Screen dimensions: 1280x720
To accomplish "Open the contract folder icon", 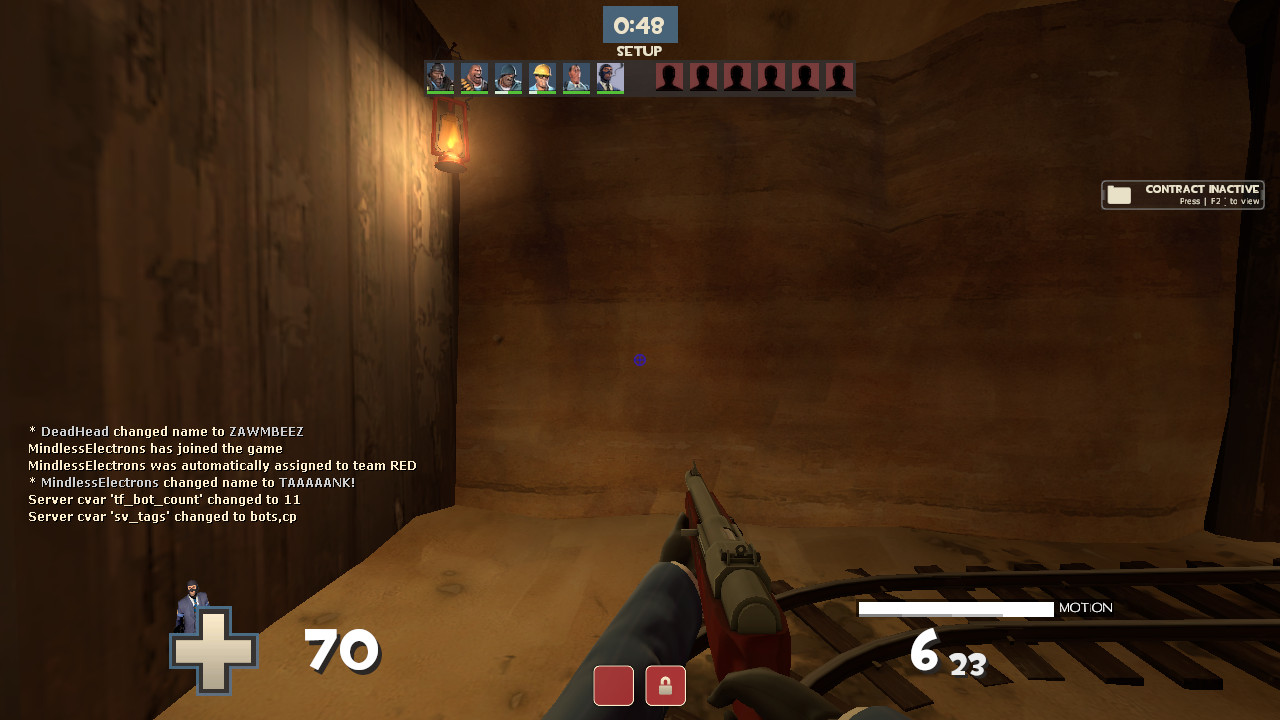I will tap(1120, 194).
